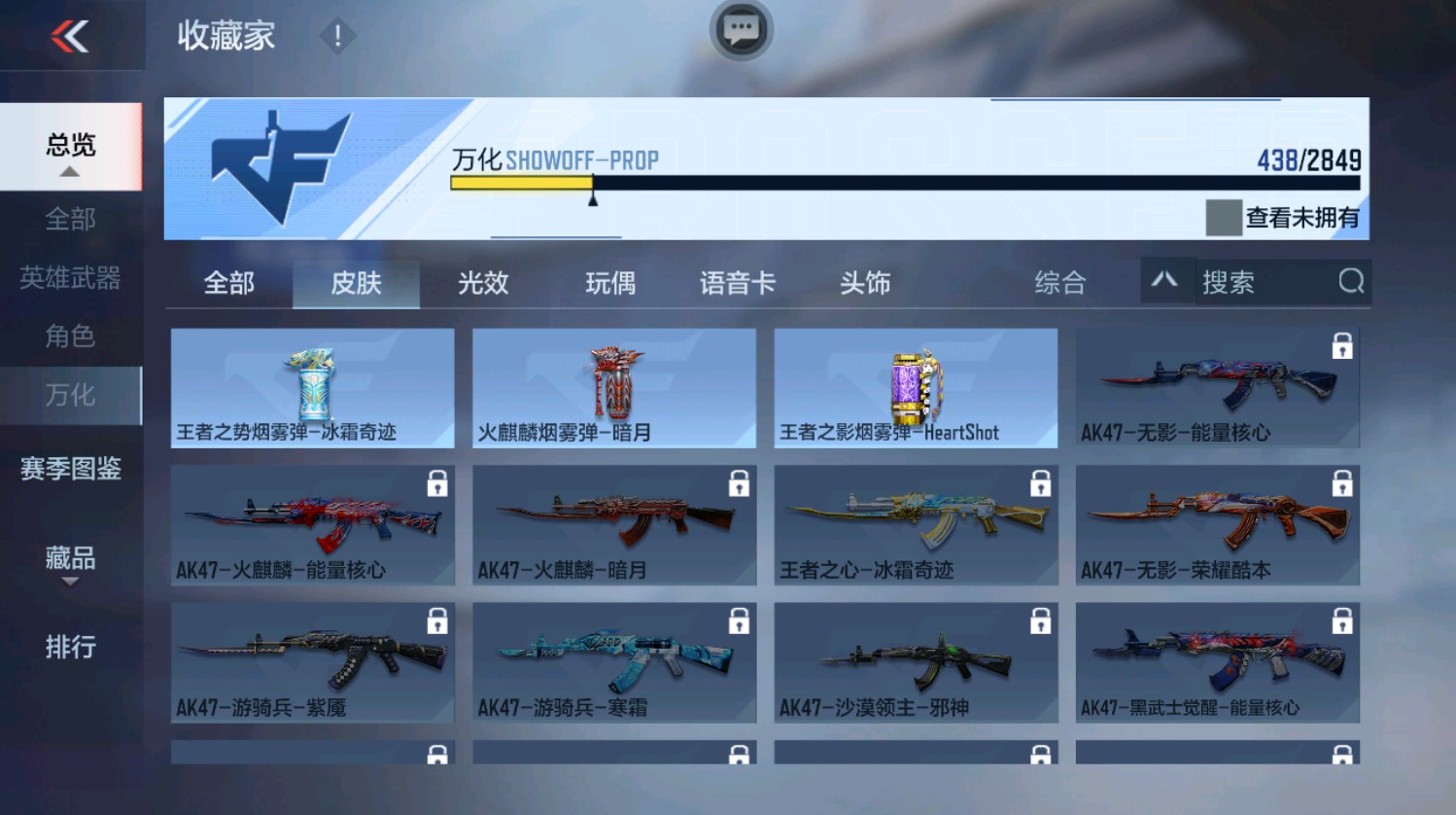Open the 赛季图鉴 menu entry
The image size is (1456, 815).
tap(71, 470)
